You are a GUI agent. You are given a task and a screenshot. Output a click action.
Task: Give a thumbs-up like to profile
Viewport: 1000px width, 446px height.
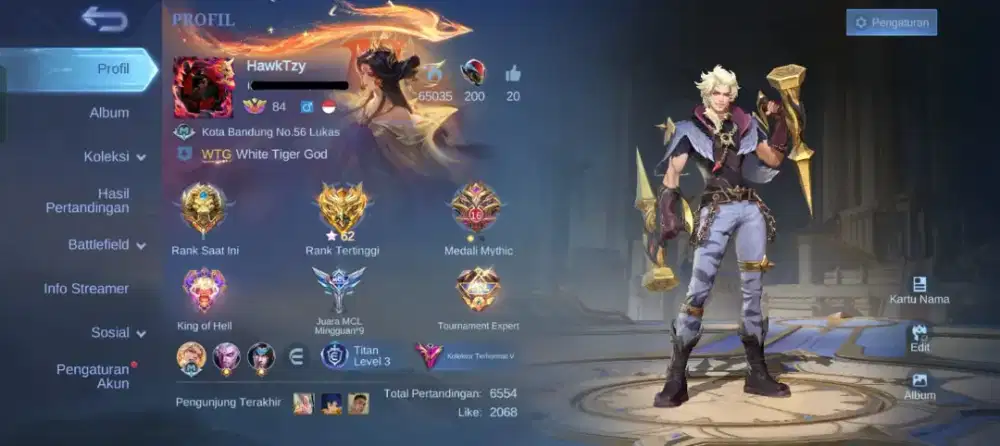[x=513, y=73]
